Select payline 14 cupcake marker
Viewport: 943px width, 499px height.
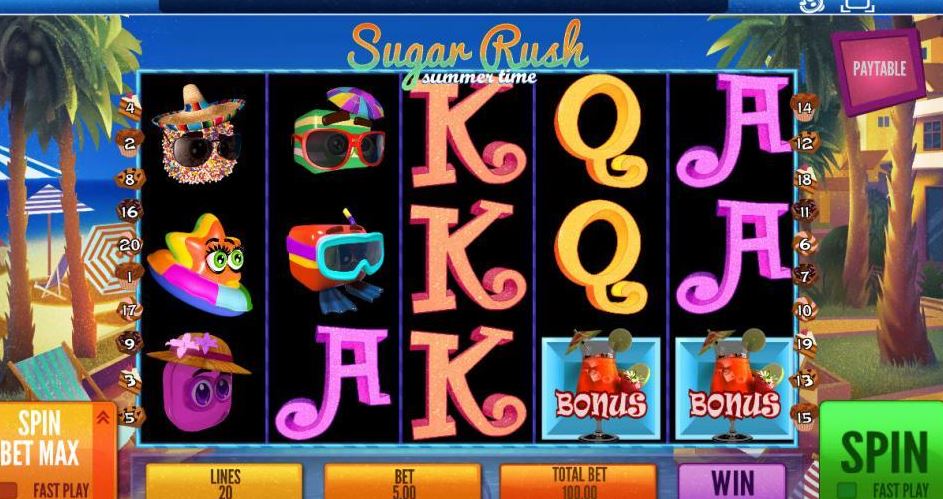coord(805,106)
